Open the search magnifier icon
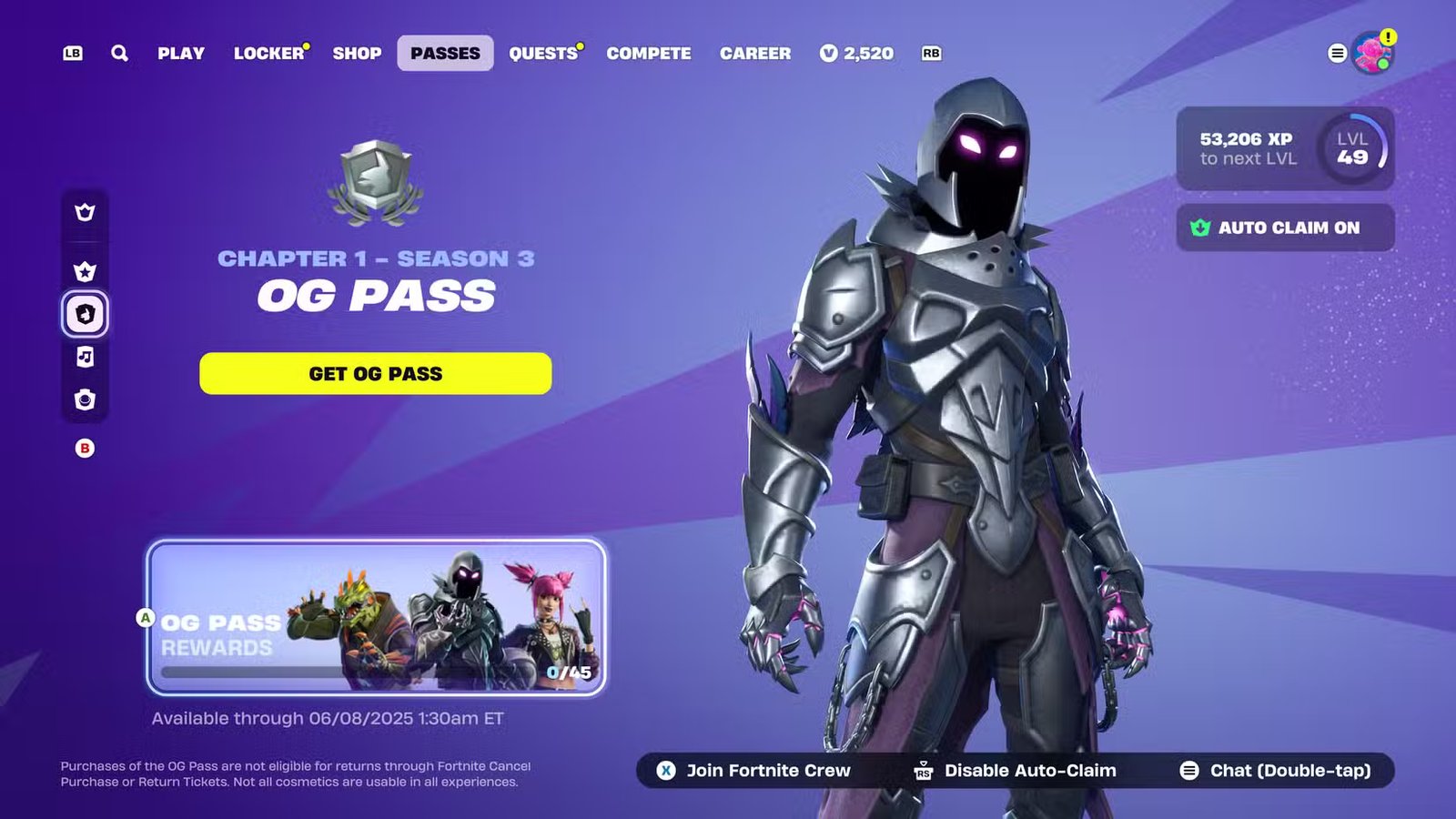Image resolution: width=1456 pixels, height=819 pixels. tap(118, 53)
